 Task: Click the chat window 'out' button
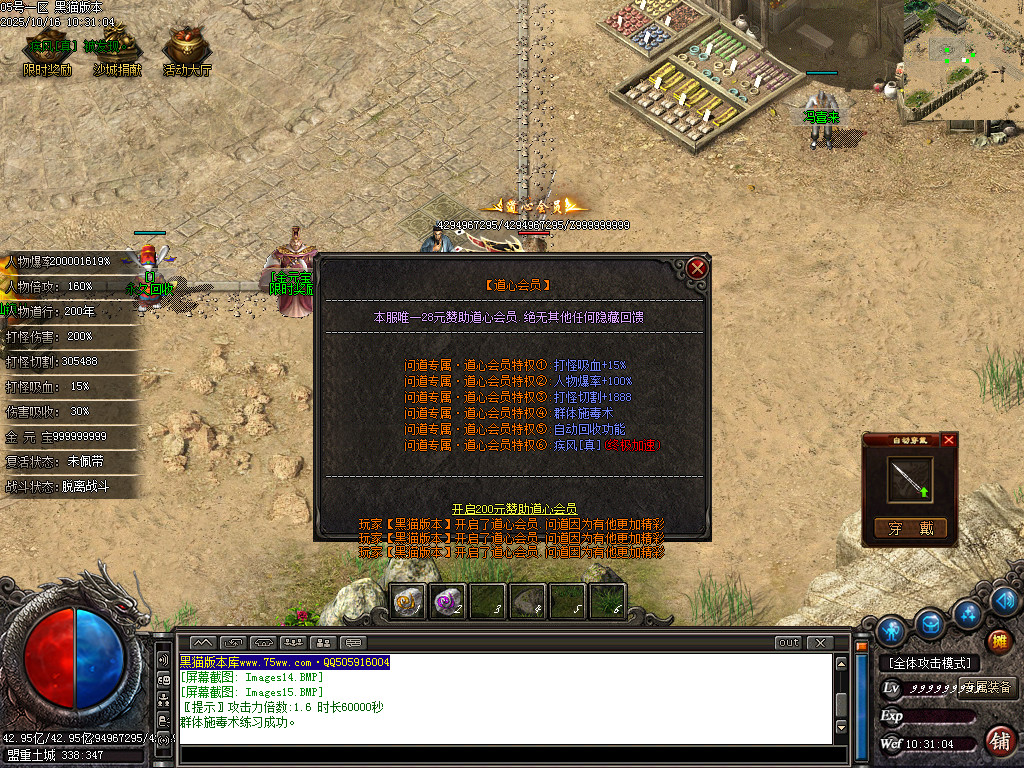click(788, 642)
